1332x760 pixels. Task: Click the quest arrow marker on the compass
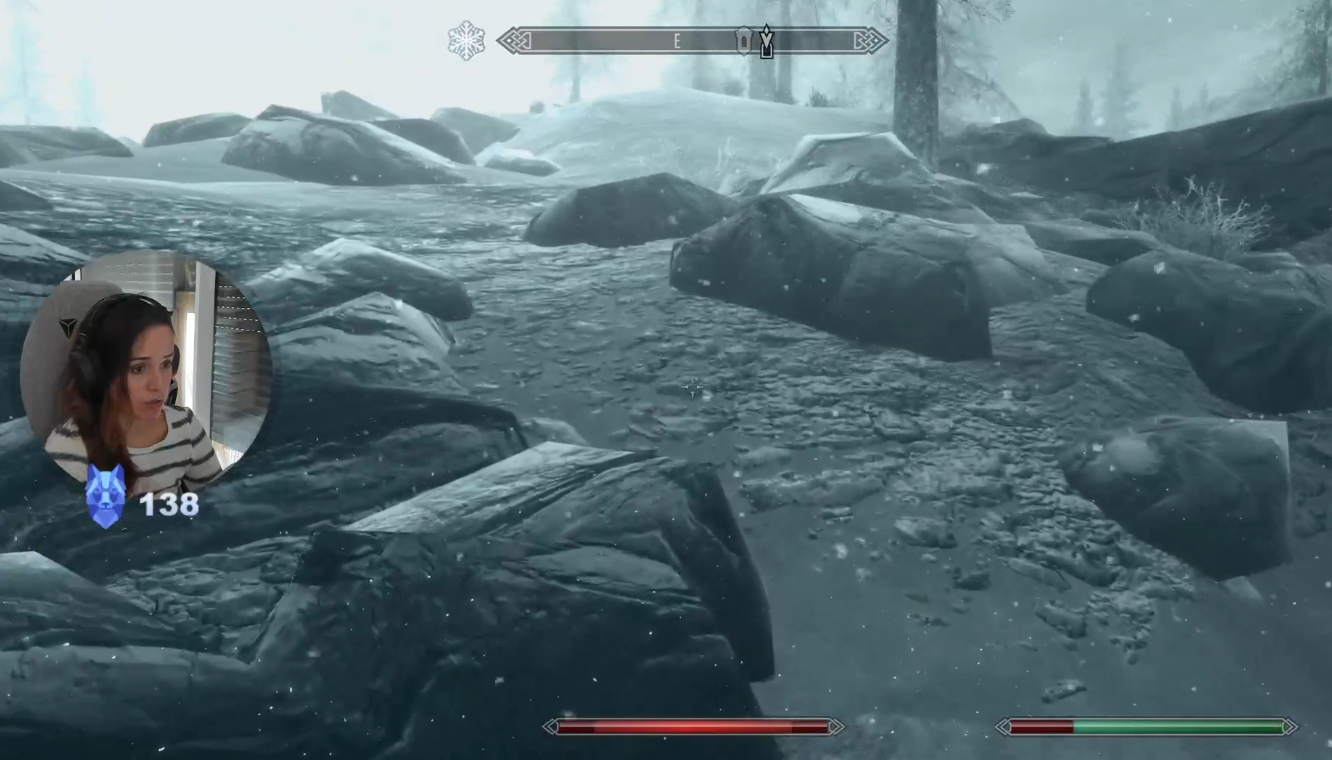(766, 41)
